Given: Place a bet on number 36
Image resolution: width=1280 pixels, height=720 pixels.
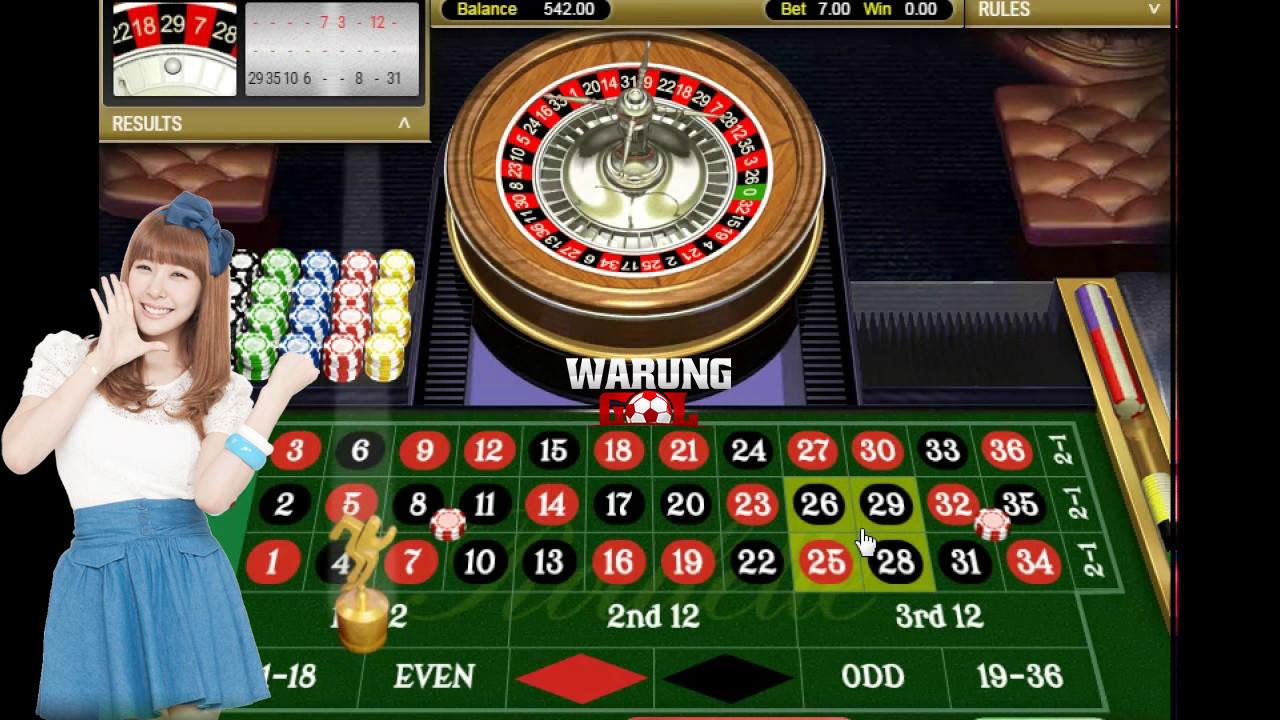Looking at the screenshot, I should [x=1008, y=450].
